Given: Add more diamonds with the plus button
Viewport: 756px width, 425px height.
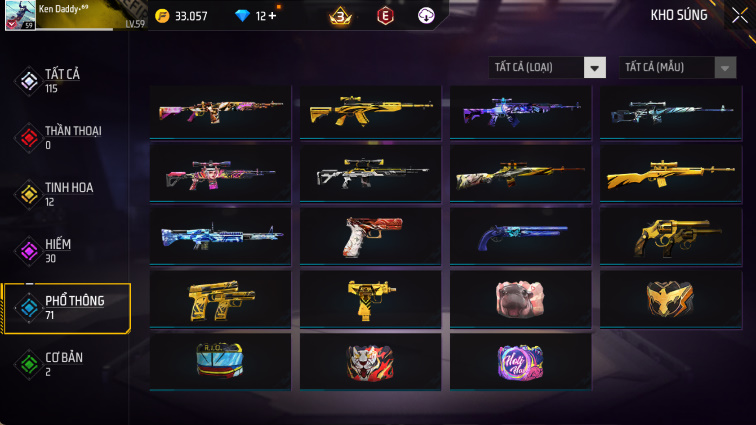Looking at the screenshot, I should pyautogui.click(x=272, y=16).
